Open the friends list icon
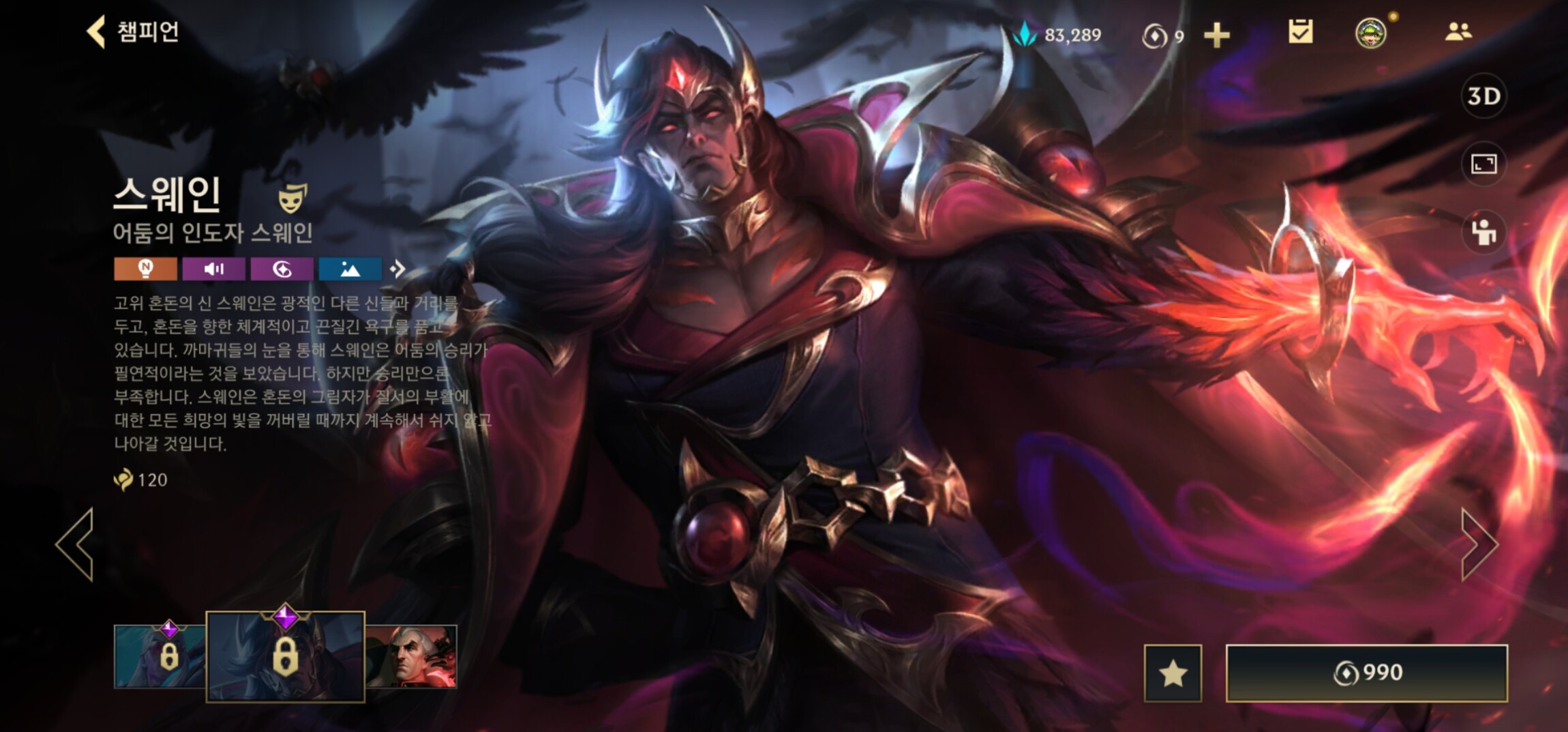 click(1458, 32)
